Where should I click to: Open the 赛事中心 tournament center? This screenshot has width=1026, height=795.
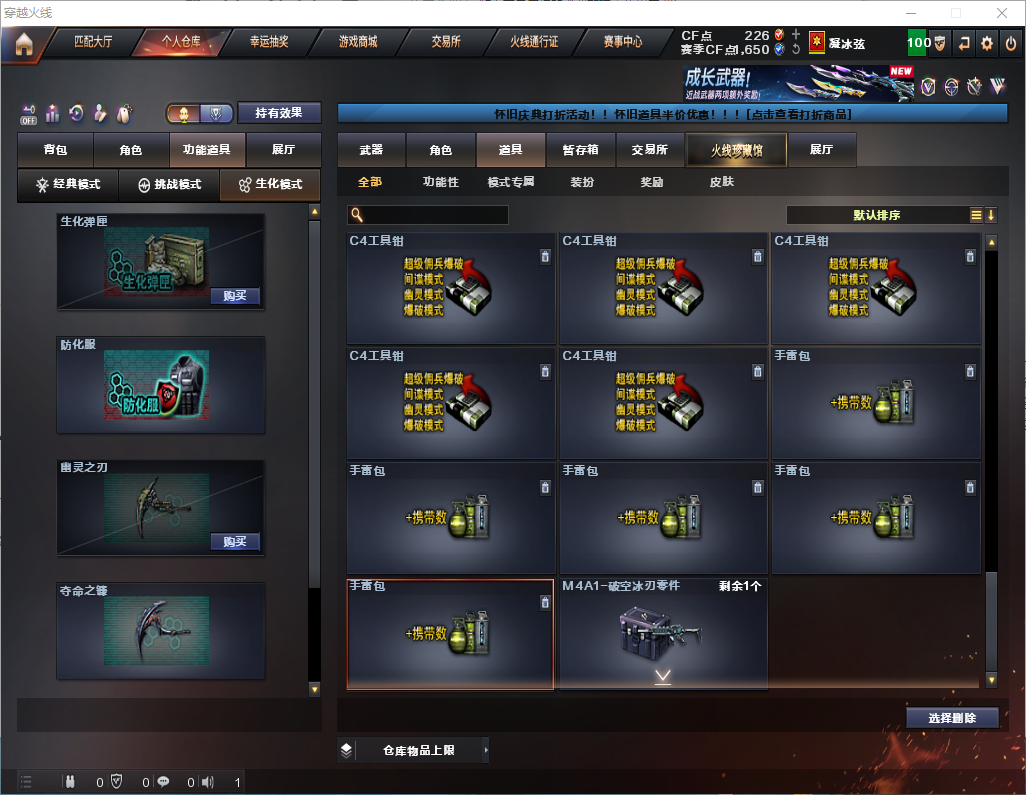coord(622,42)
